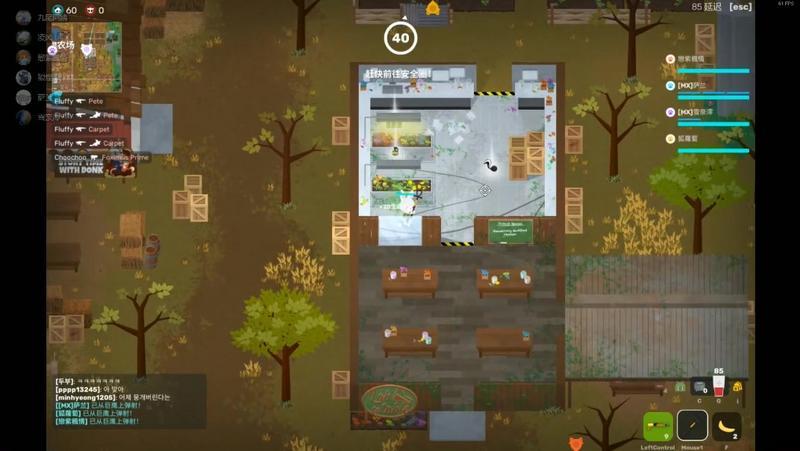Image resolution: width=800 pixels, height=451 pixels.
Task: Select the banana throwable slot
Action: click(726, 426)
